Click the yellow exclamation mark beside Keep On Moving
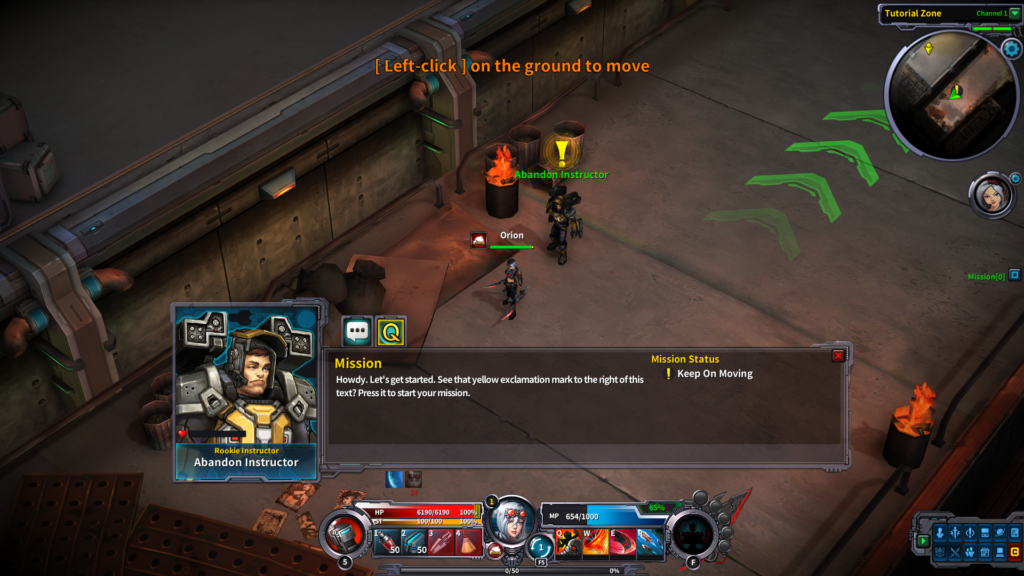This screenshot has height=576, width=1024. [x=668, y=374]
